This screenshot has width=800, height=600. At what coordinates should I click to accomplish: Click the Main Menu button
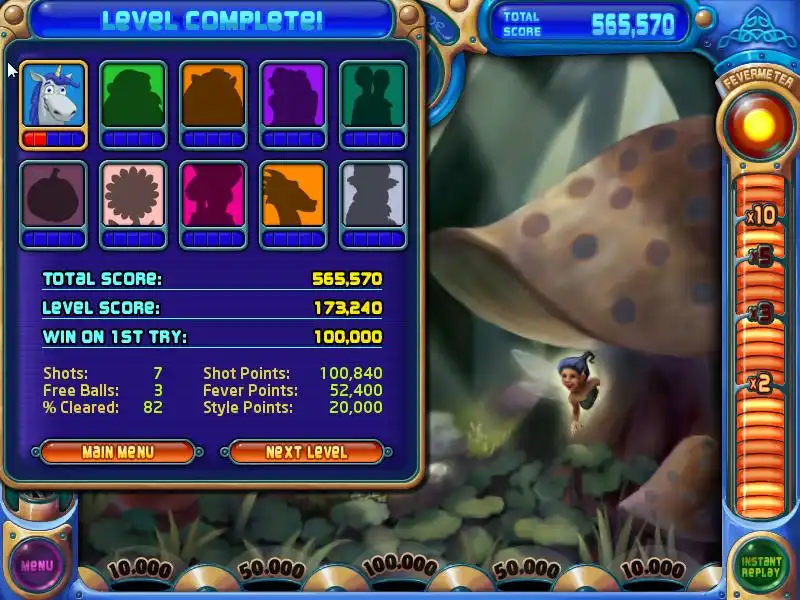pyautogui.click(x=118, y=452)
